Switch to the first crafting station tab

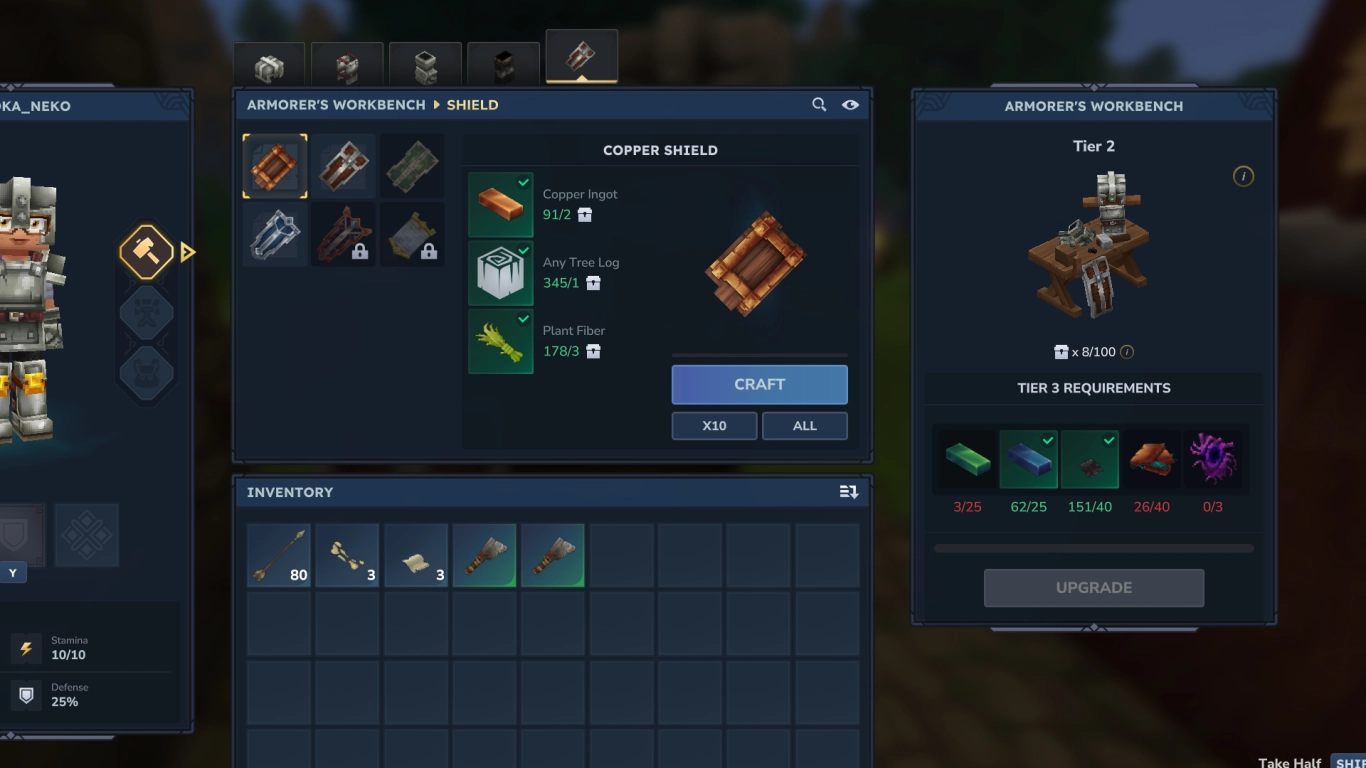tap(268, 62)
